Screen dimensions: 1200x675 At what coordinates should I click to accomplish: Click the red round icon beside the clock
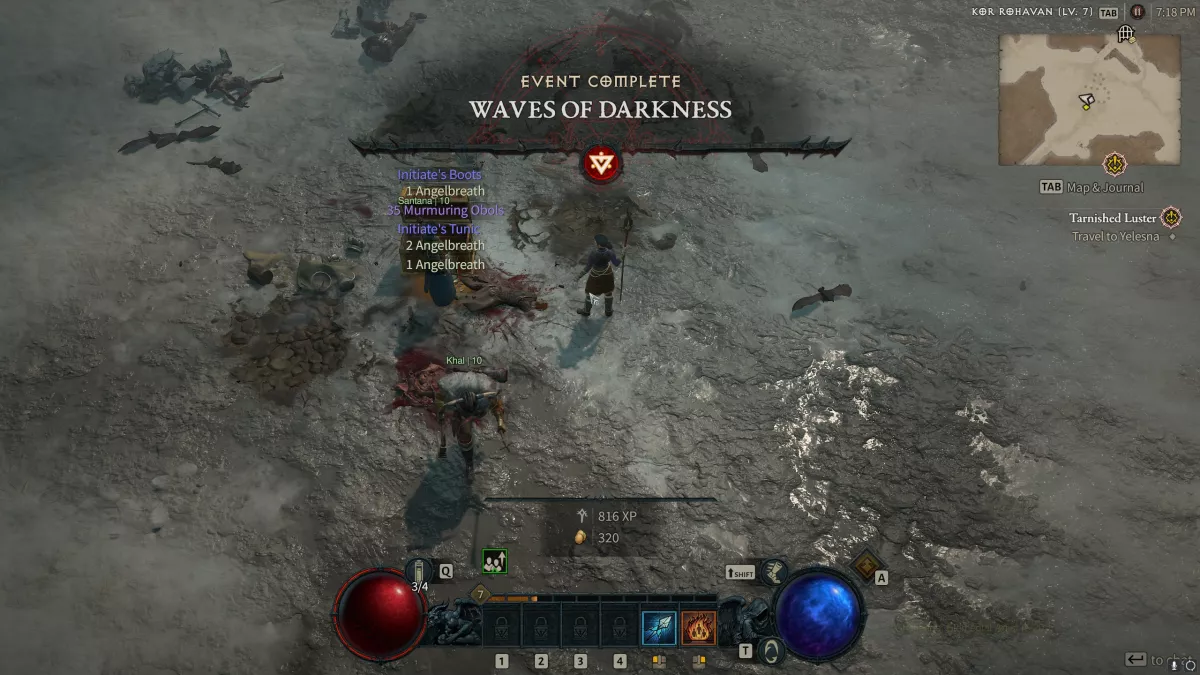[x=1137, y=12]
